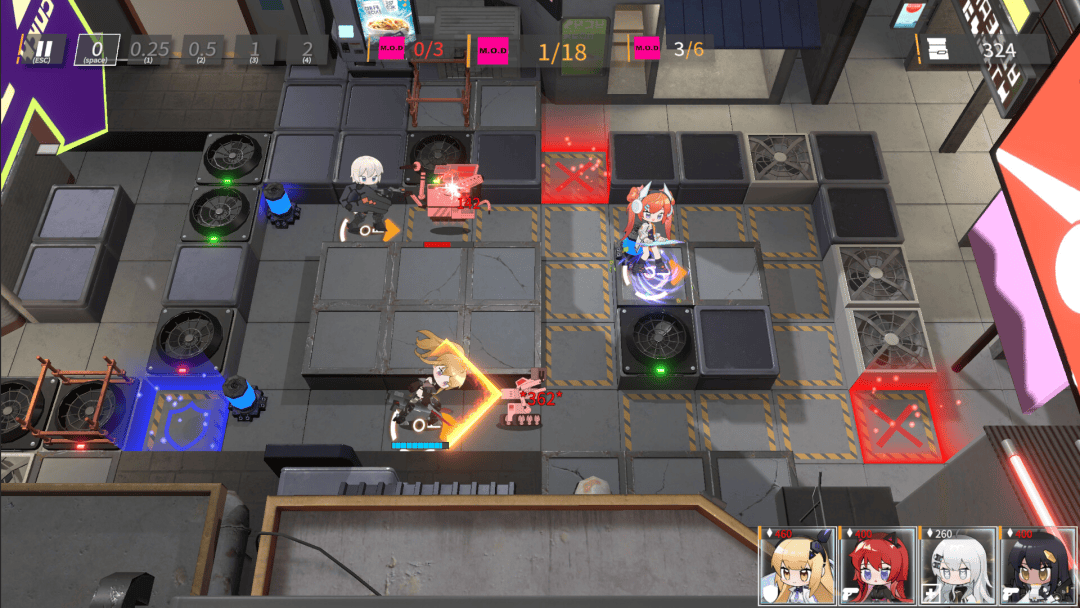Pick the white-haired operator card costing 260
Screen dimensions: 1080x608
click(x=957, y=567)
